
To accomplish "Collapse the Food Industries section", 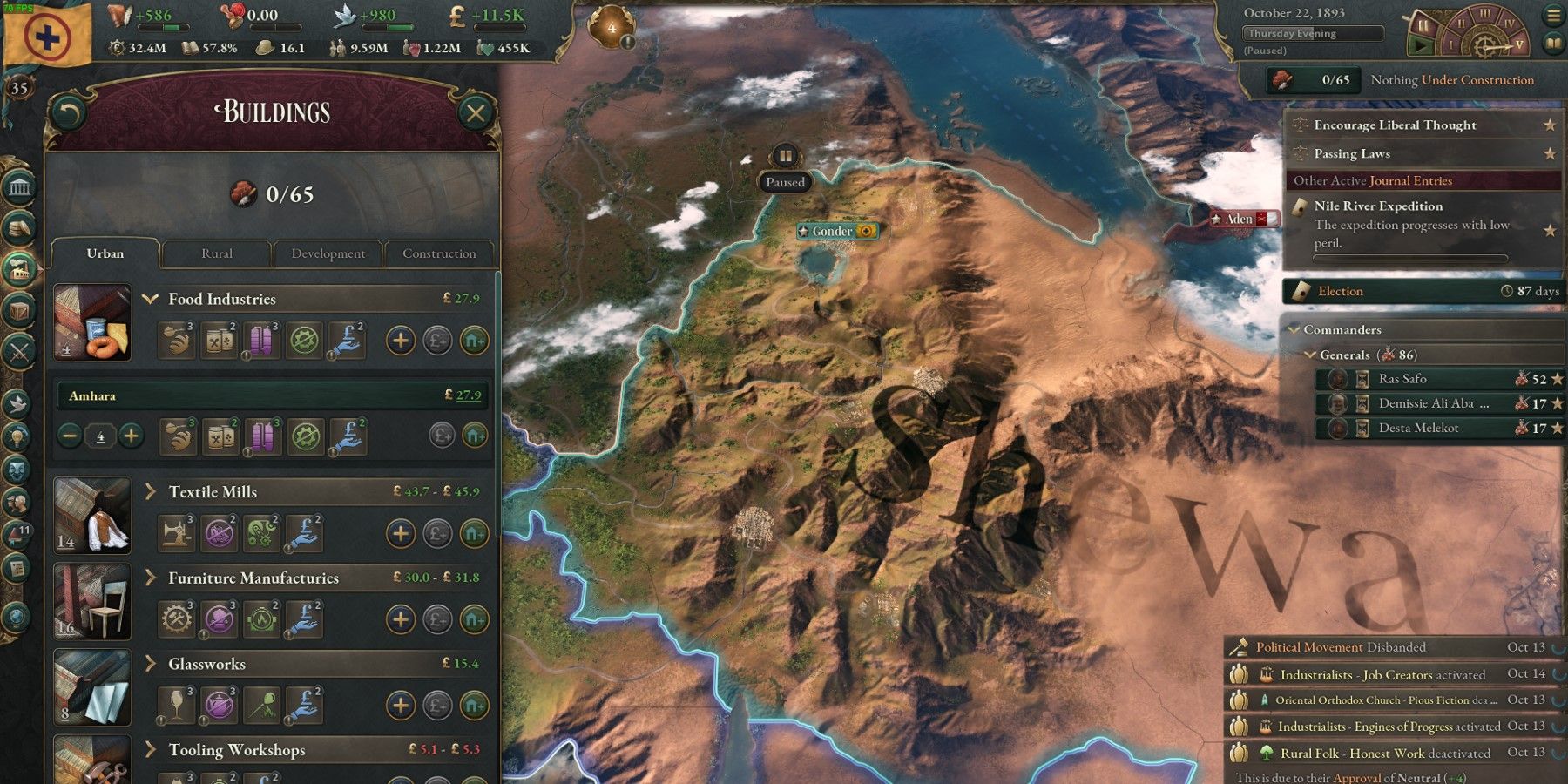I will 152,299.
